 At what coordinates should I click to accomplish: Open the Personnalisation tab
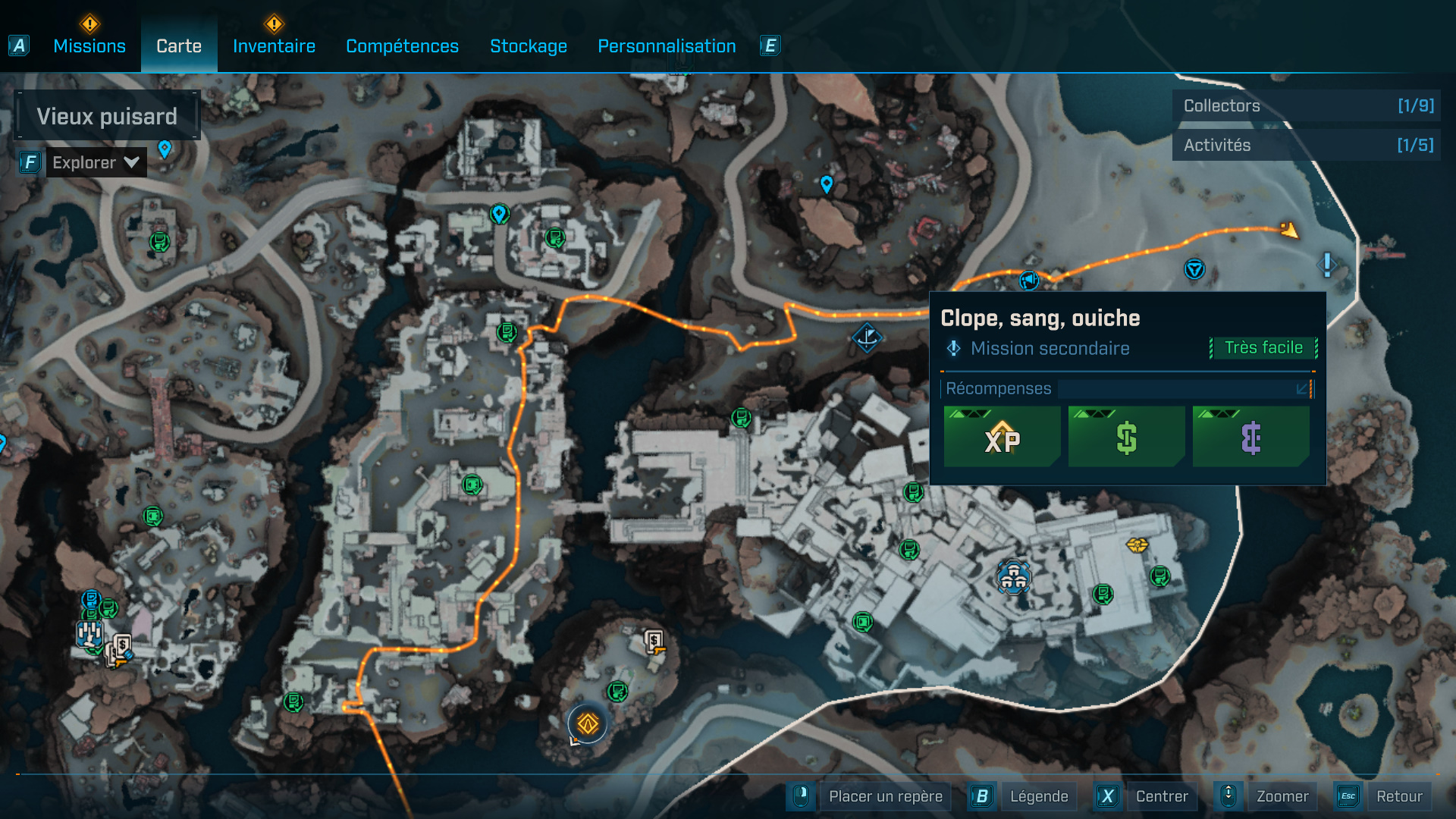point(667,46)
